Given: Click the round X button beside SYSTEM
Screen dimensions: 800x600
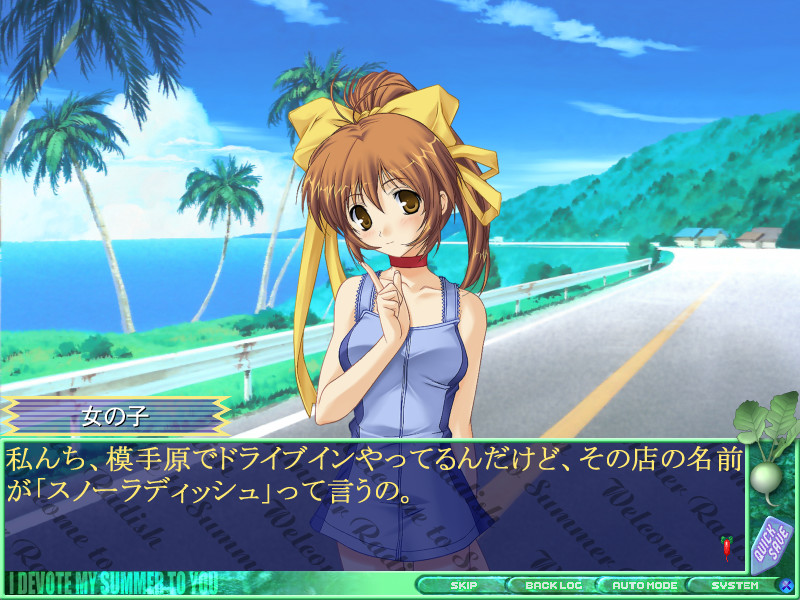Looking at the screenshot, I should pyautogui.click(x=788, y=585).
